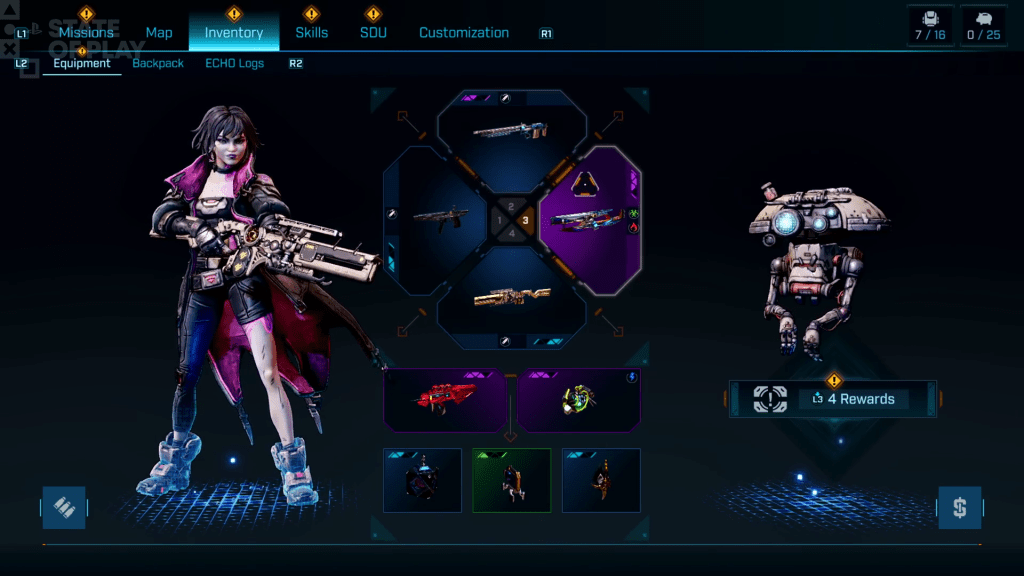Select the purple-highlighted weapon slot
Screen dimensions: 1024x576
coord(590,218)
